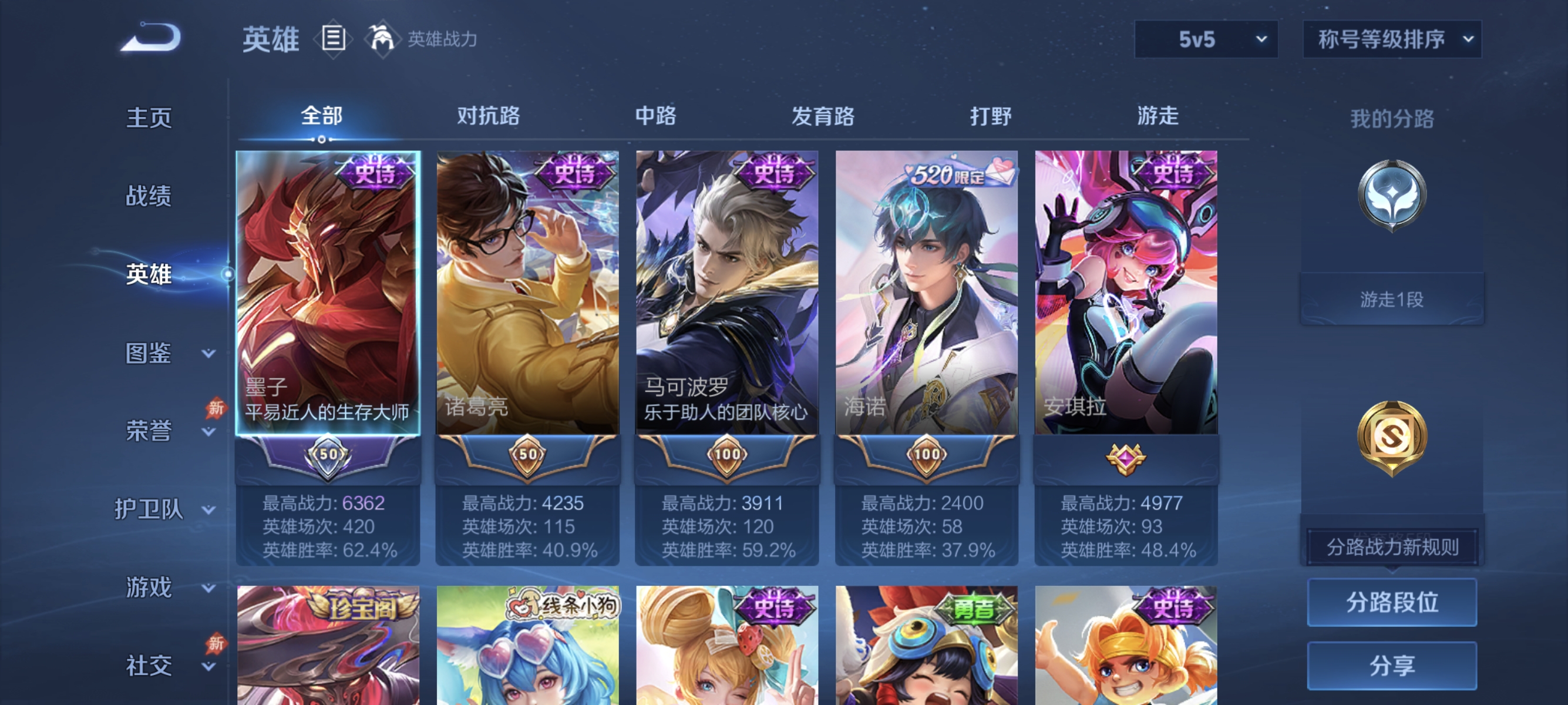Click the 英雄战力 hero power icon

pos(381,38)
